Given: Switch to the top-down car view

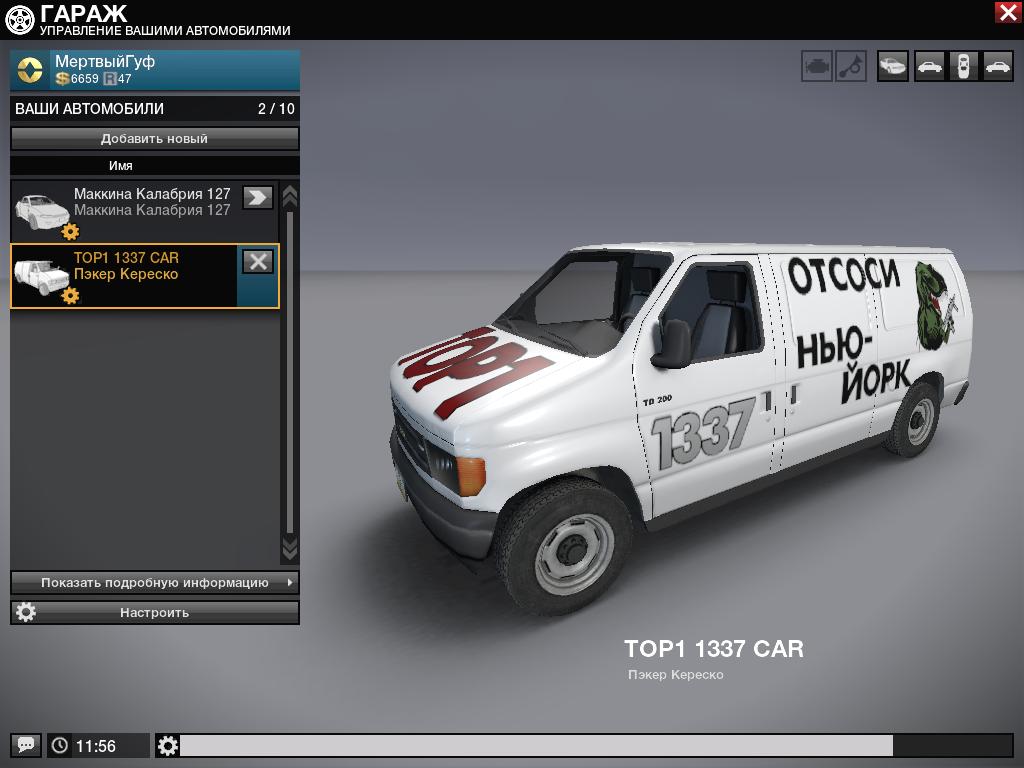Looking at the screenshot, I should tap(963, 67).
